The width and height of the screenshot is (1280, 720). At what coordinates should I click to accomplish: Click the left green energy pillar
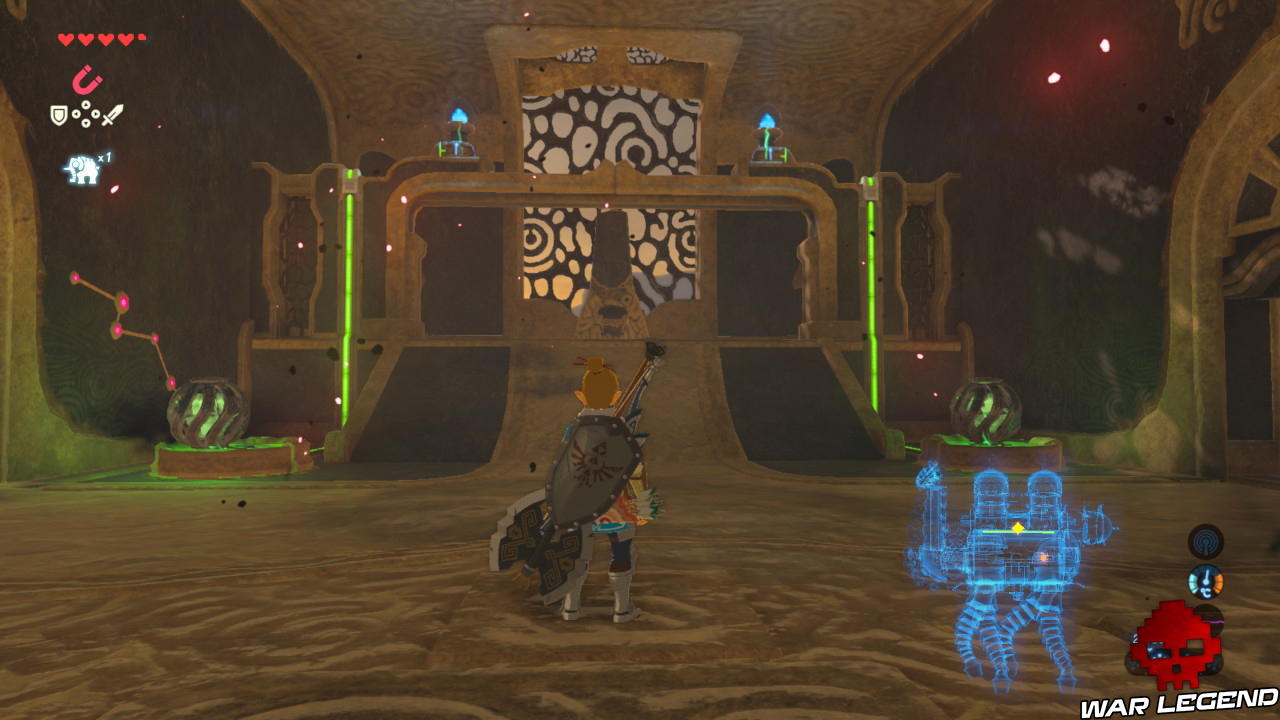(x=350, y=300)
